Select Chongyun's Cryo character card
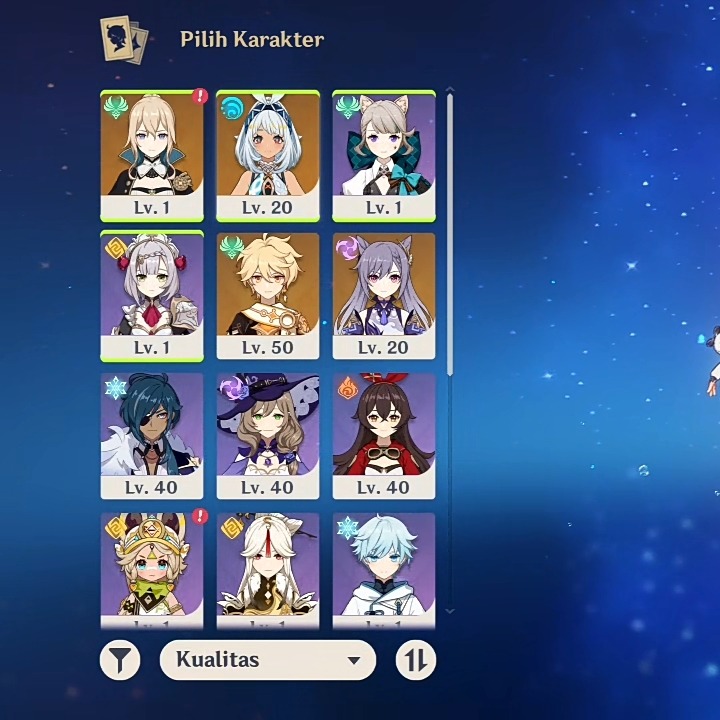This screenshot has height=720, width=720. (x=384, y=565)
